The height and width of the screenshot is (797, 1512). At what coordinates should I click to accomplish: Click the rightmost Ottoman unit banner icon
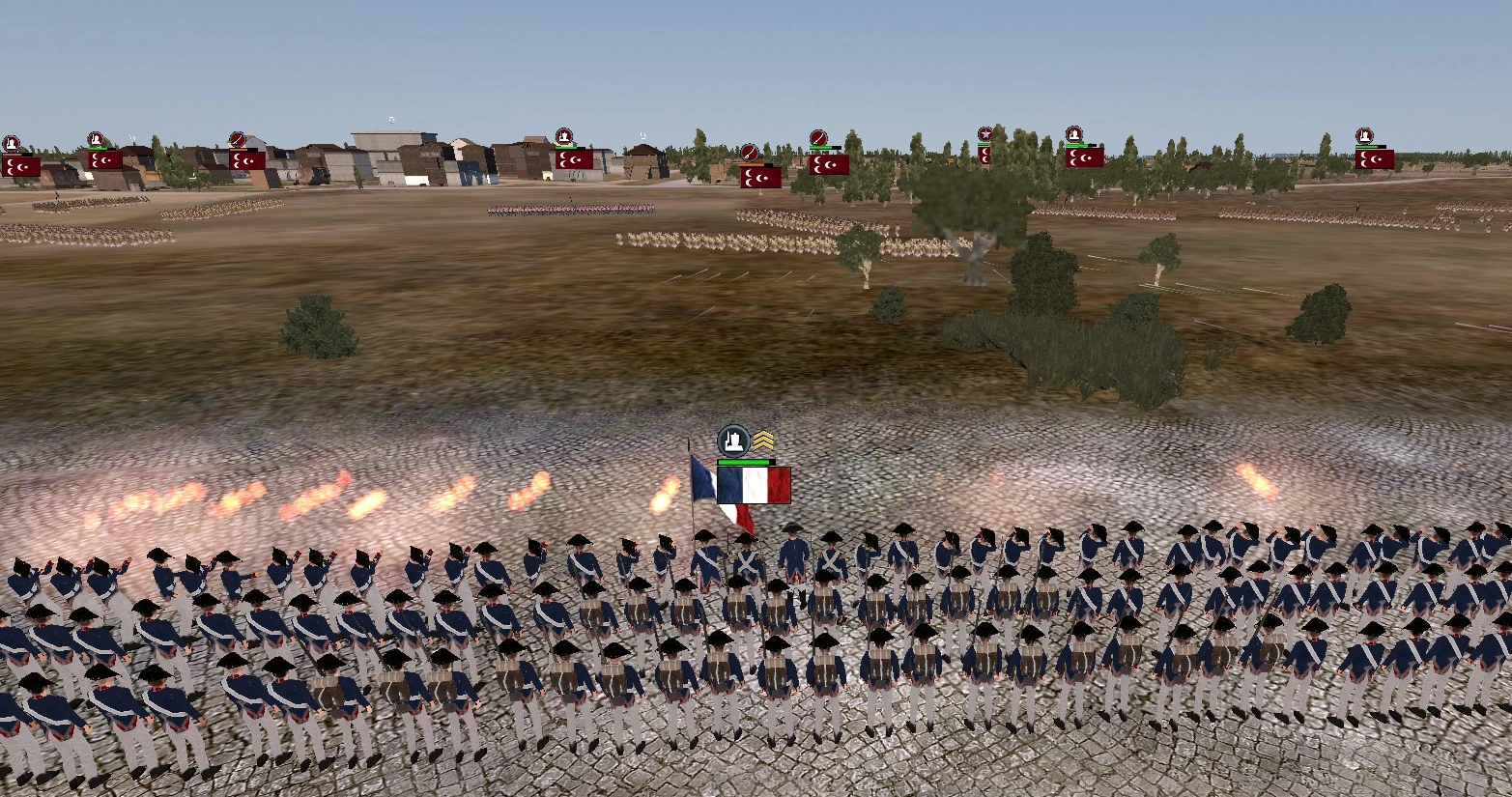1364,135
